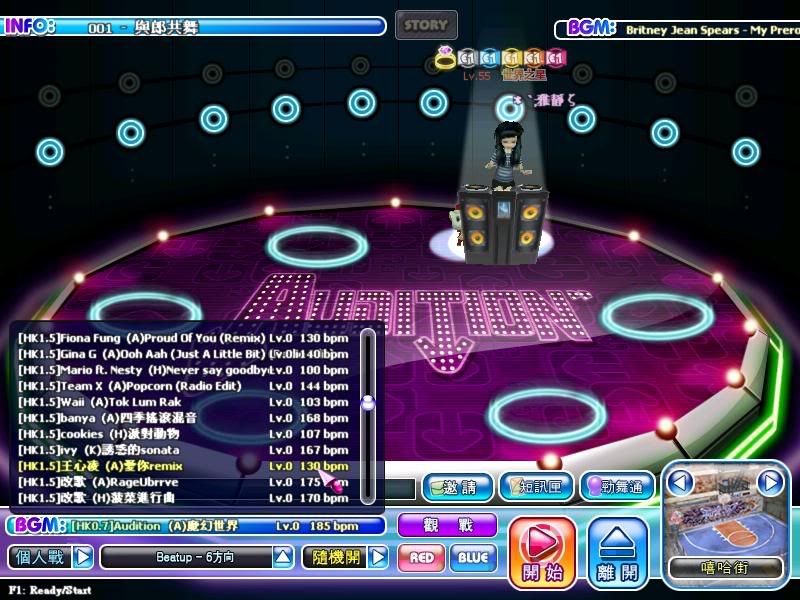Screen dimensions: 800x600
Task: Choose Waii Tok Lum Rak from the list
Action: point(180,402)
